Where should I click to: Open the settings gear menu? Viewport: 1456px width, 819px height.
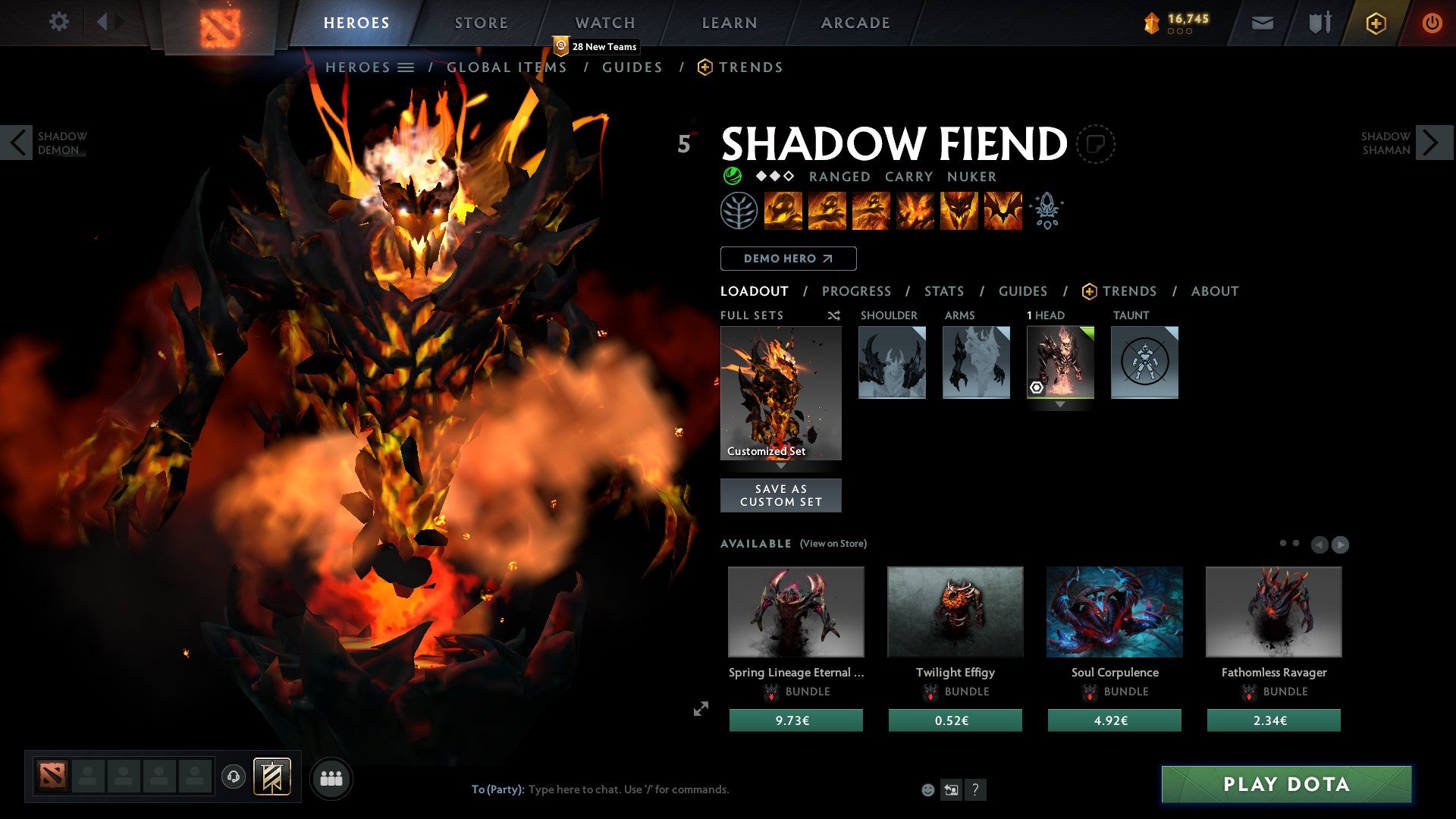[x=59, y=22]
